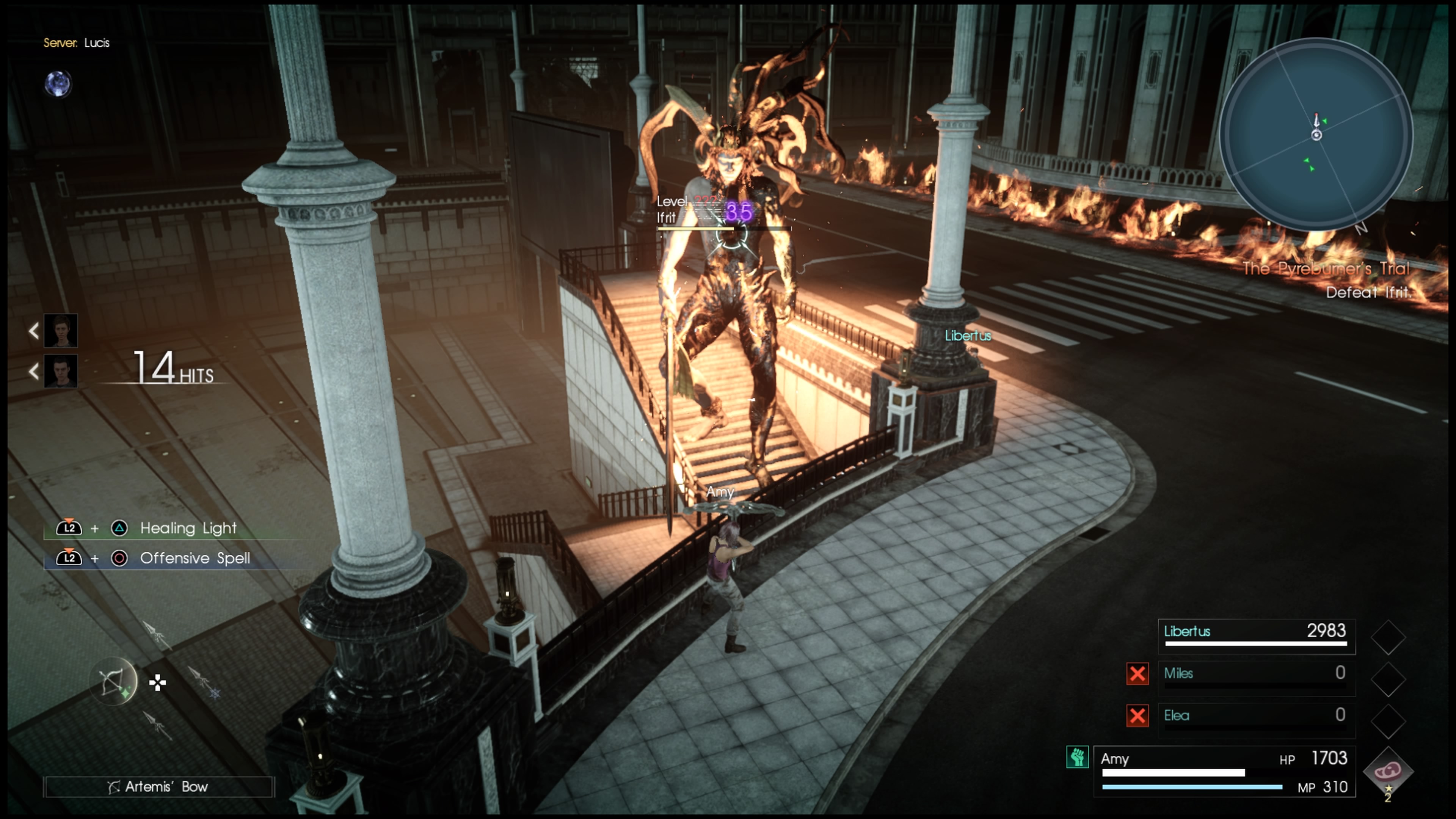Viewport: 1456px width, 819px height.
Task: Expand the top party member portrait via its arrow
Action: [x=34, y=331]
